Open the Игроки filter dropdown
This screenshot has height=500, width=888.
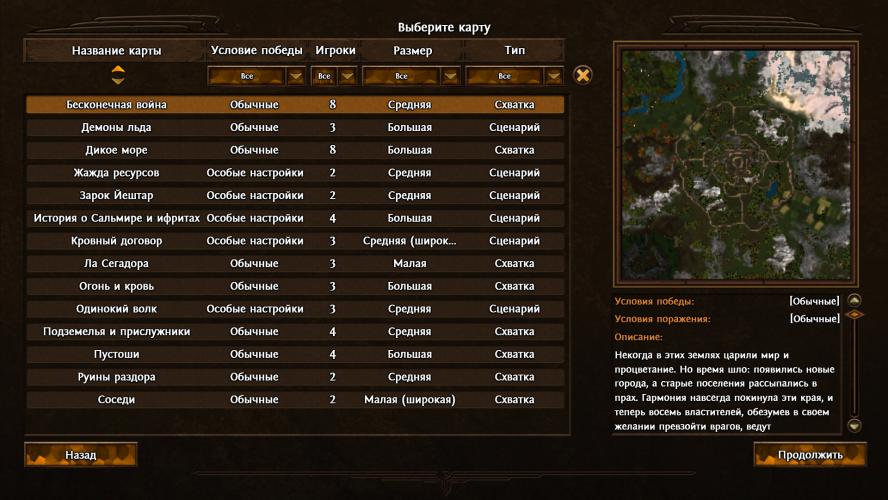(x=347, y=76)
